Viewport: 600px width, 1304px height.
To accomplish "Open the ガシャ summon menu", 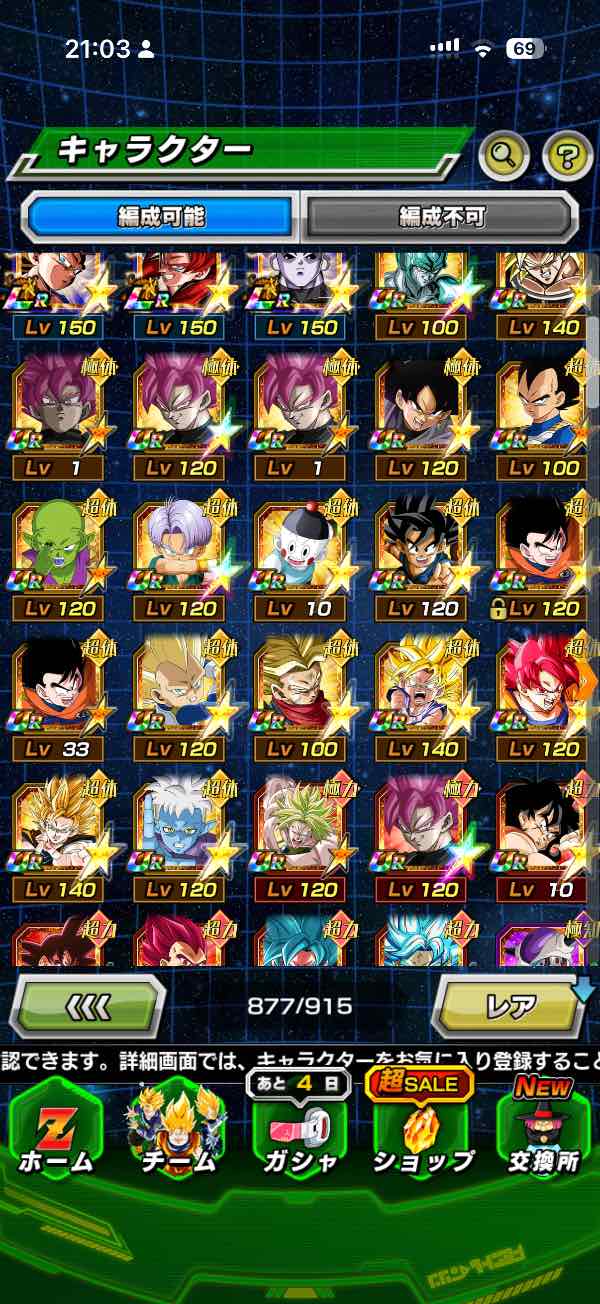I will coord(301,1130).
